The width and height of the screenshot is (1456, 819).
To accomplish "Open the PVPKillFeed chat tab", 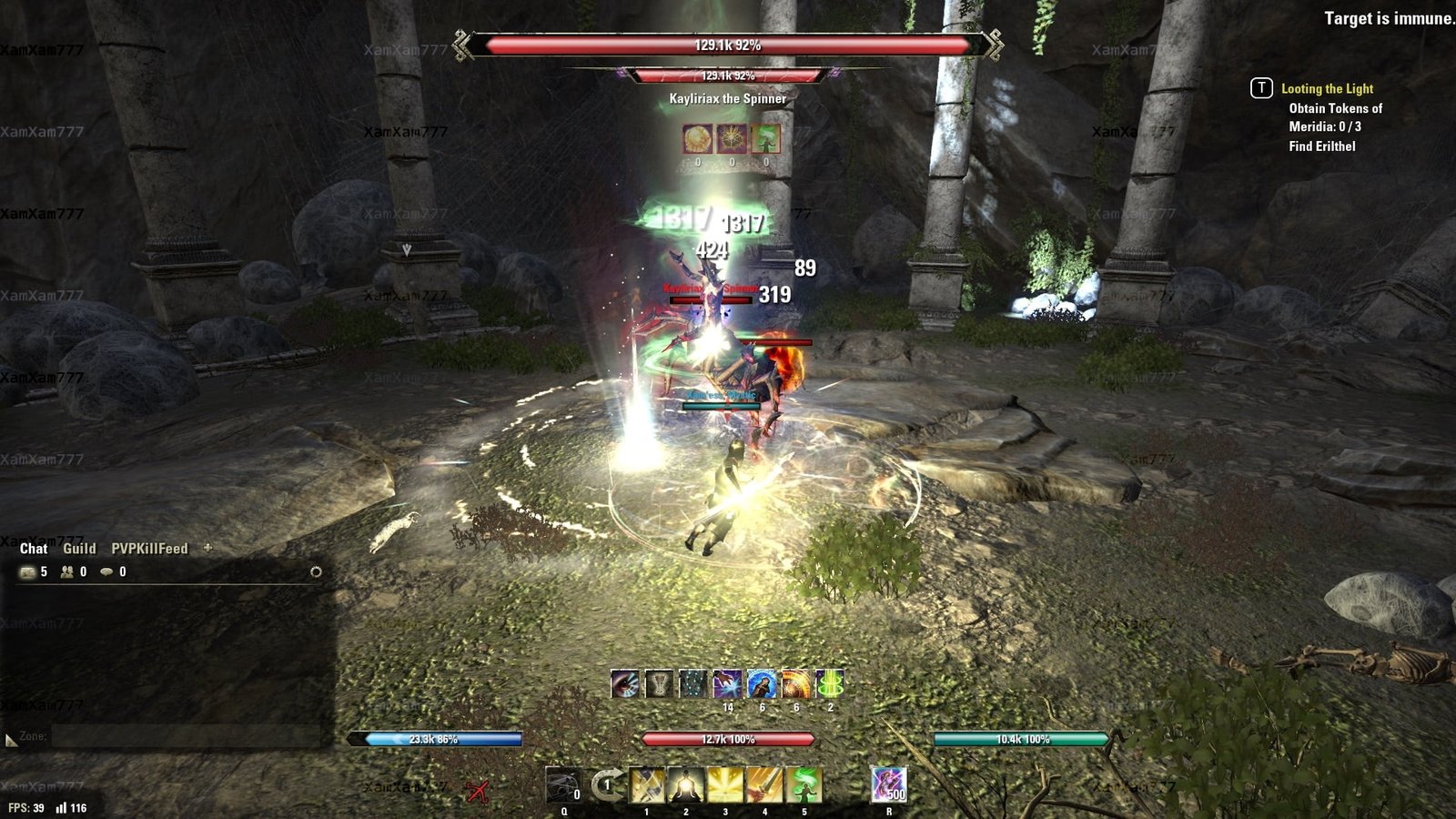I will (149, 549).
